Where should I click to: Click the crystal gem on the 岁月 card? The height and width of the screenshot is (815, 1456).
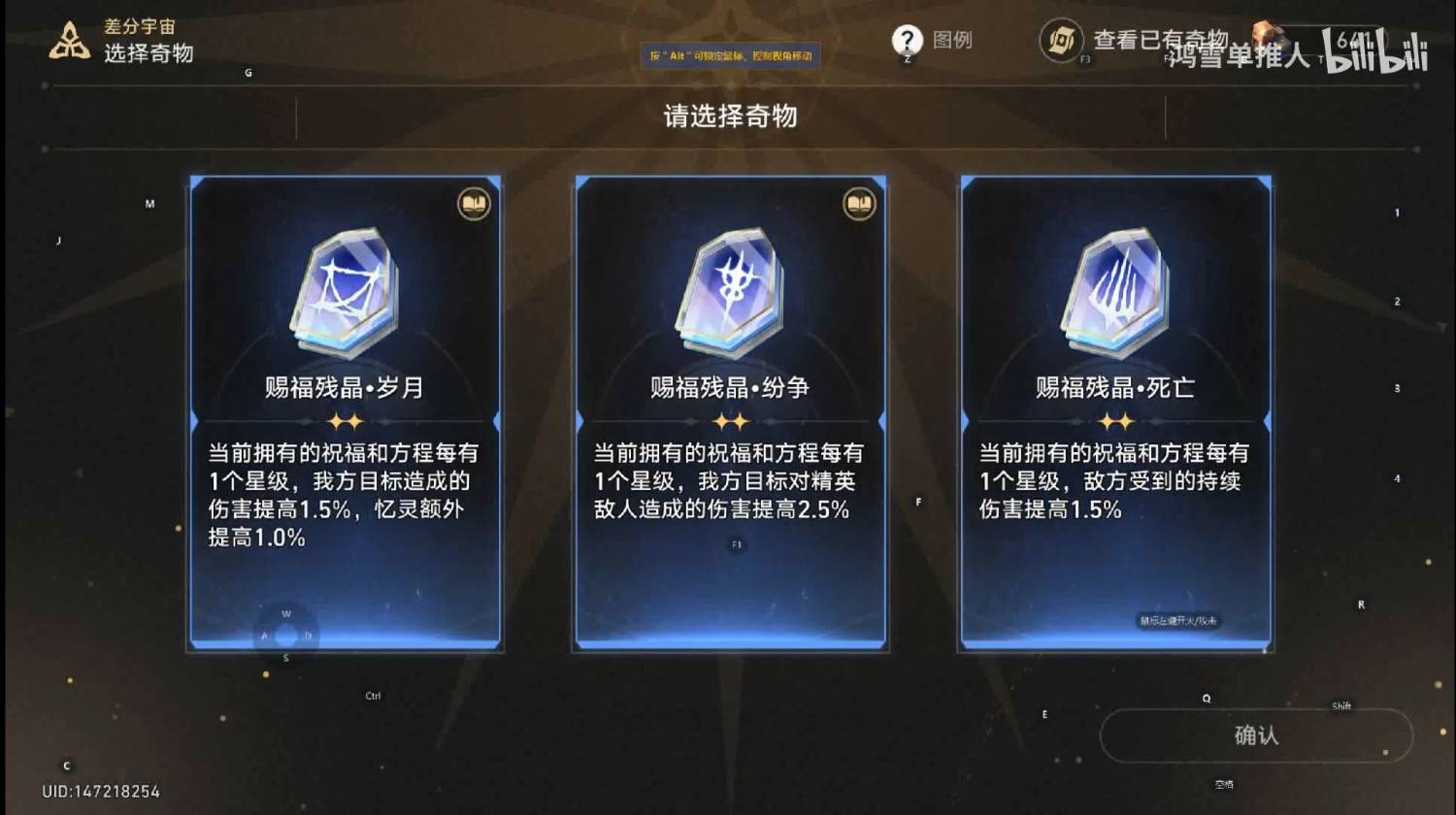coord(345,291)
